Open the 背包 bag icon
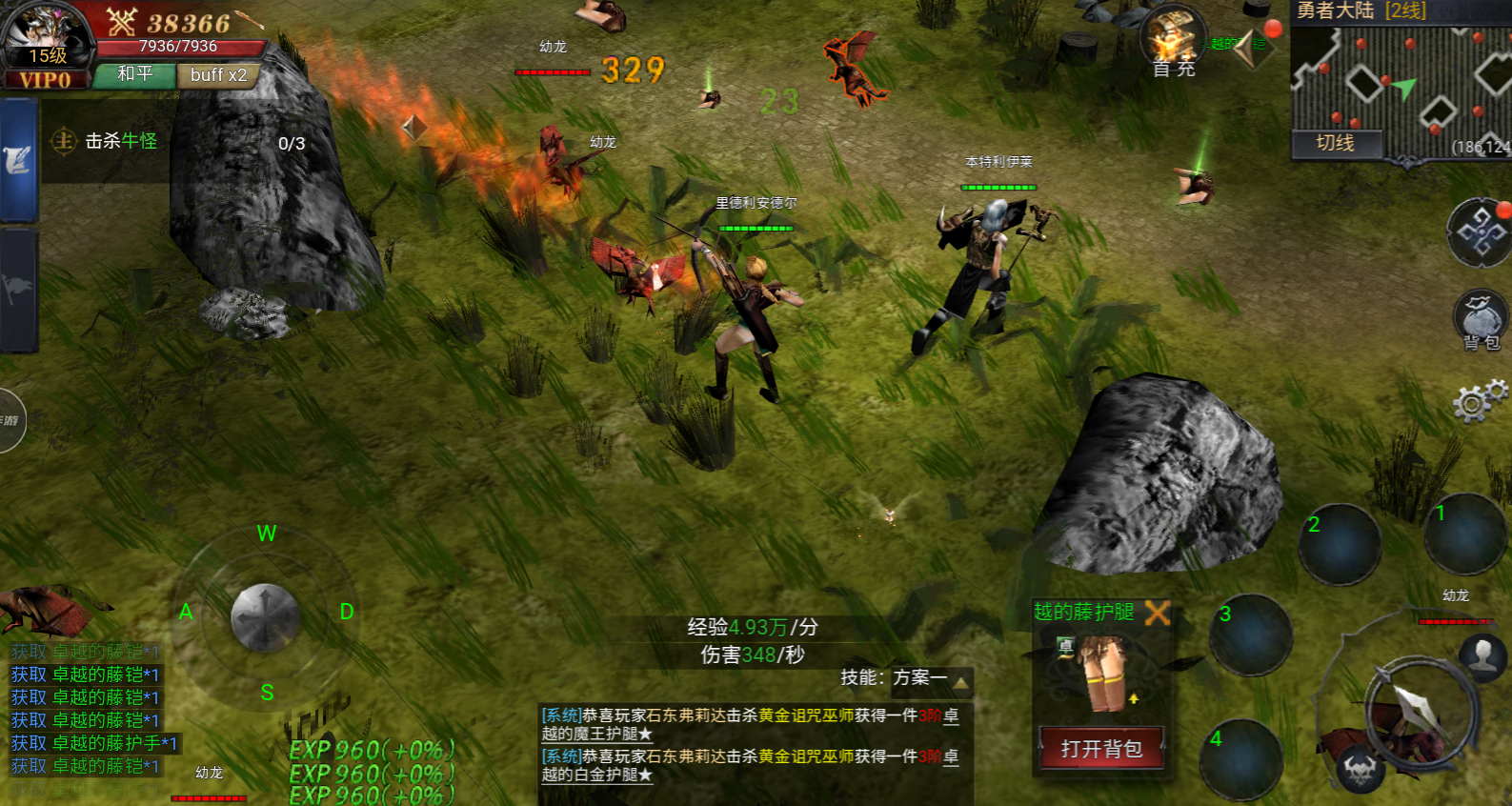This screenshot has height=806, width=1512. click(x=1479, y=320)
